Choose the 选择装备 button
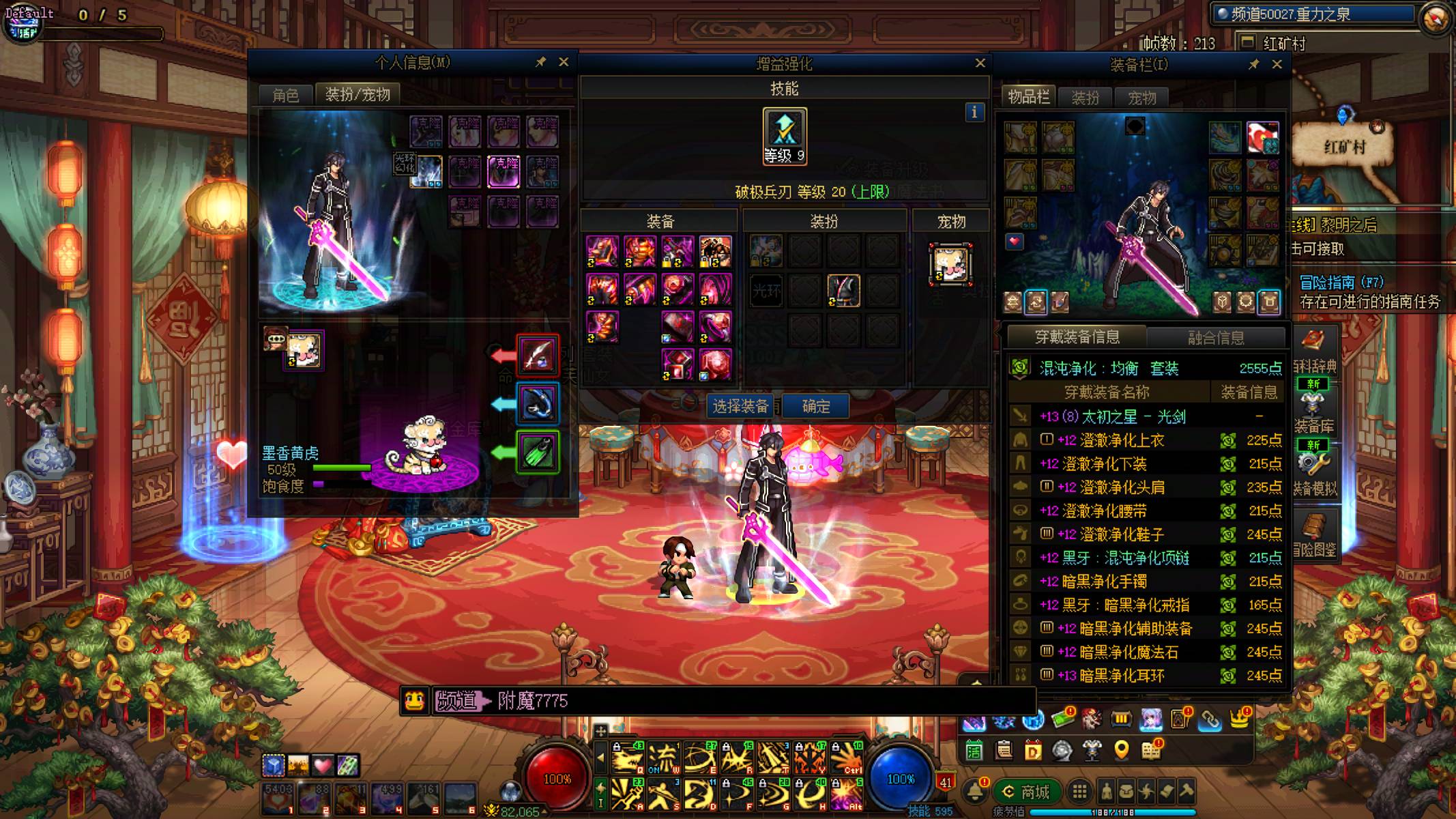This screenshot has height=819, width=1456. coord(740,407)
